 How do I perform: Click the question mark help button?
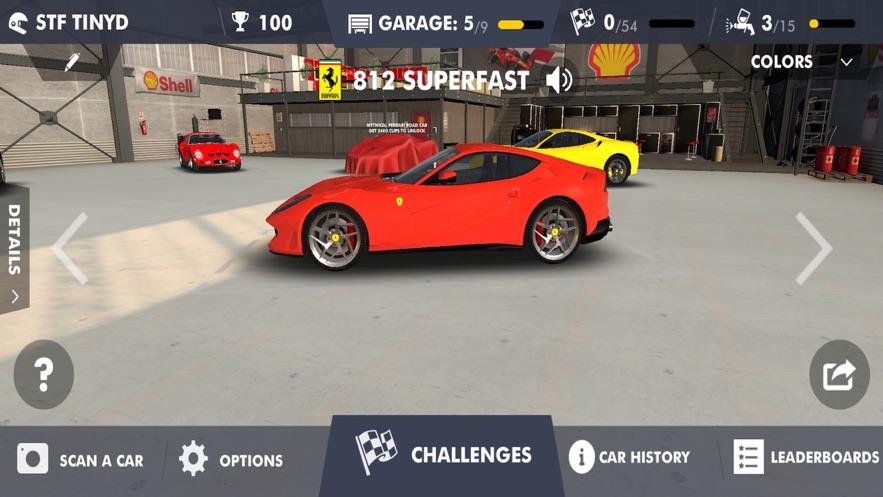point(43,374)
